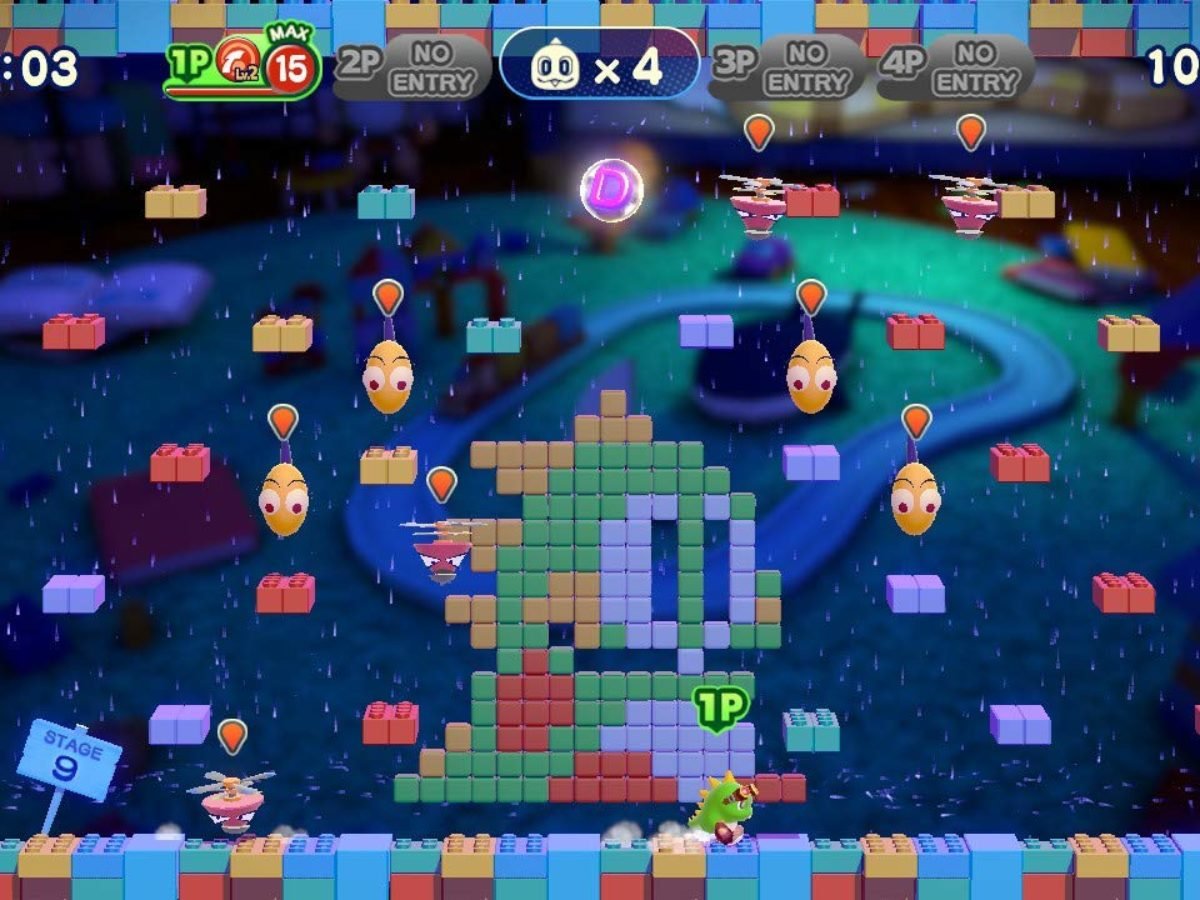Screen dimensions: 1200x900
Task: Select the 1P player status panel
Action: point(242,68)
